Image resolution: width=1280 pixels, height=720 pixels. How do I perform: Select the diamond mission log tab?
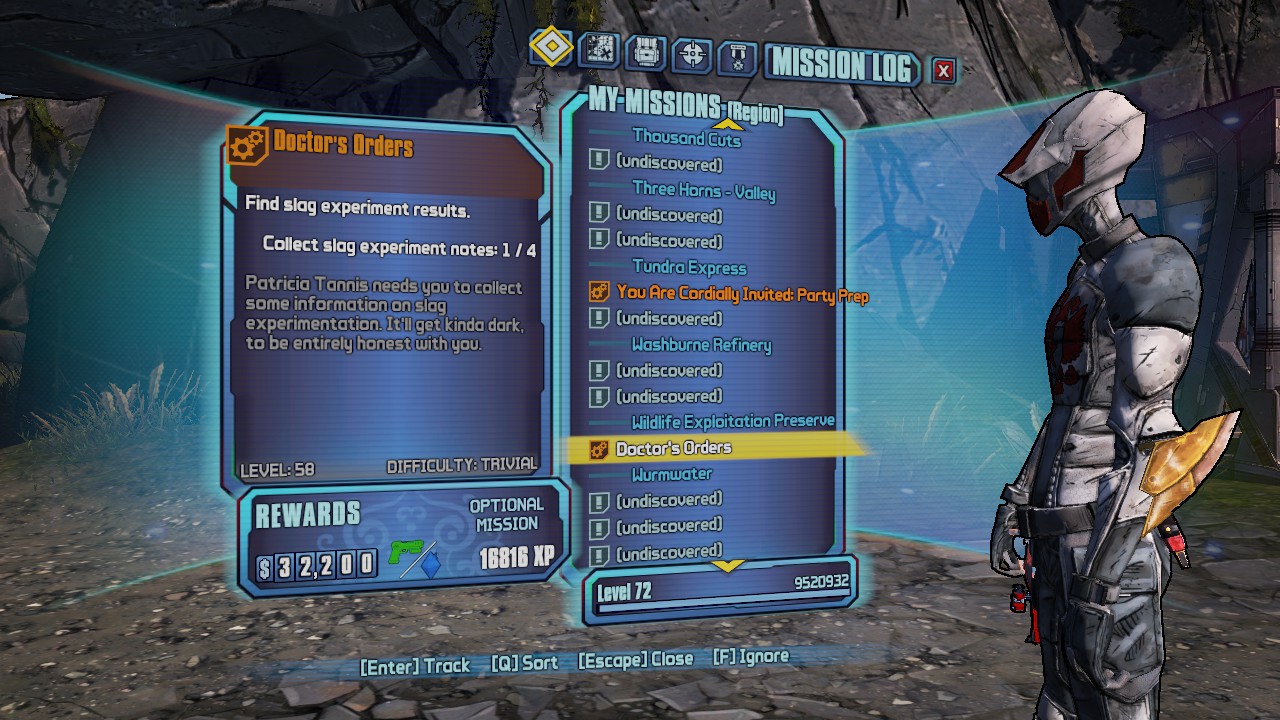click(x=551, y=47)
